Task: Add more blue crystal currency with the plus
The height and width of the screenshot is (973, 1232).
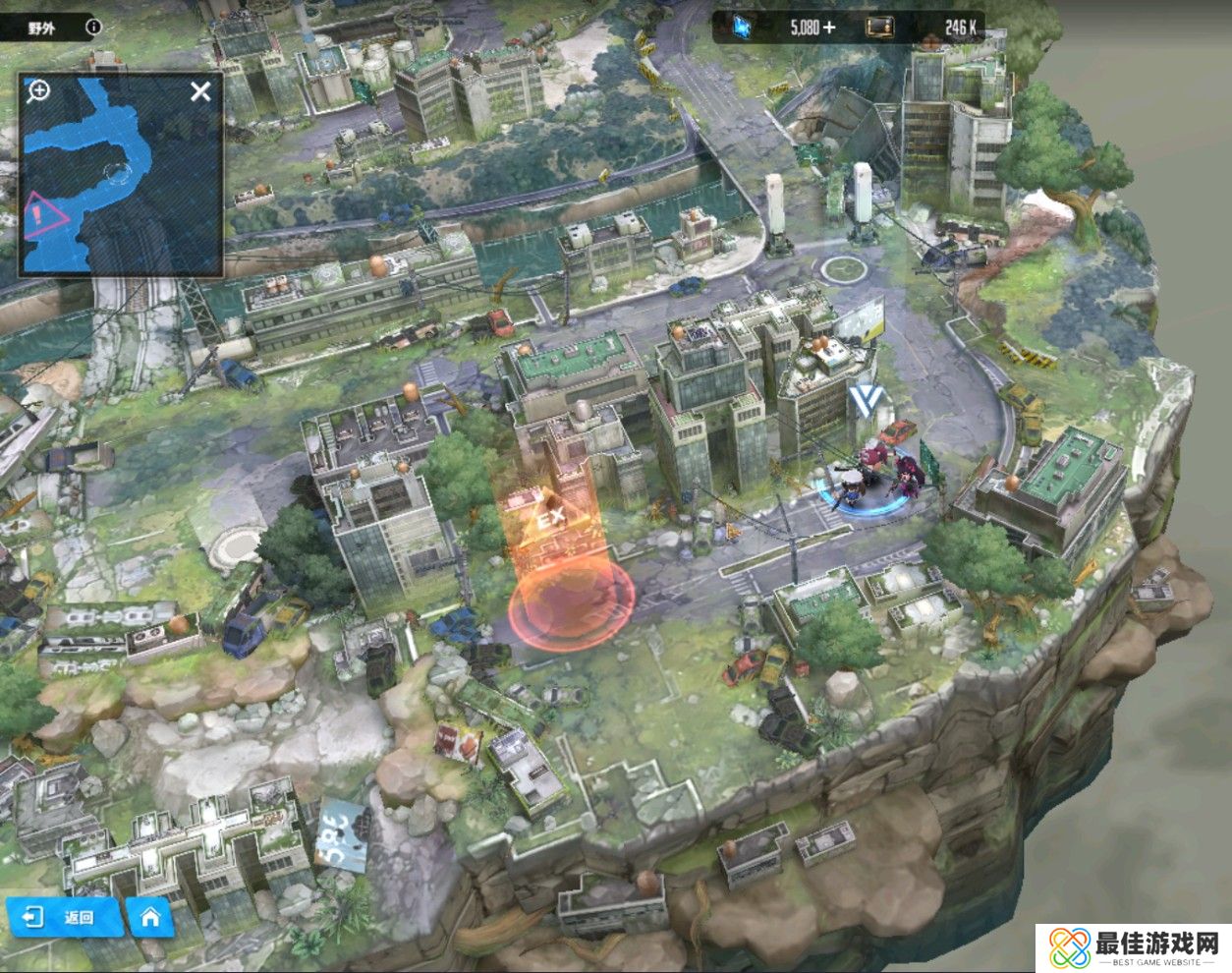Action: click(829, 27)
